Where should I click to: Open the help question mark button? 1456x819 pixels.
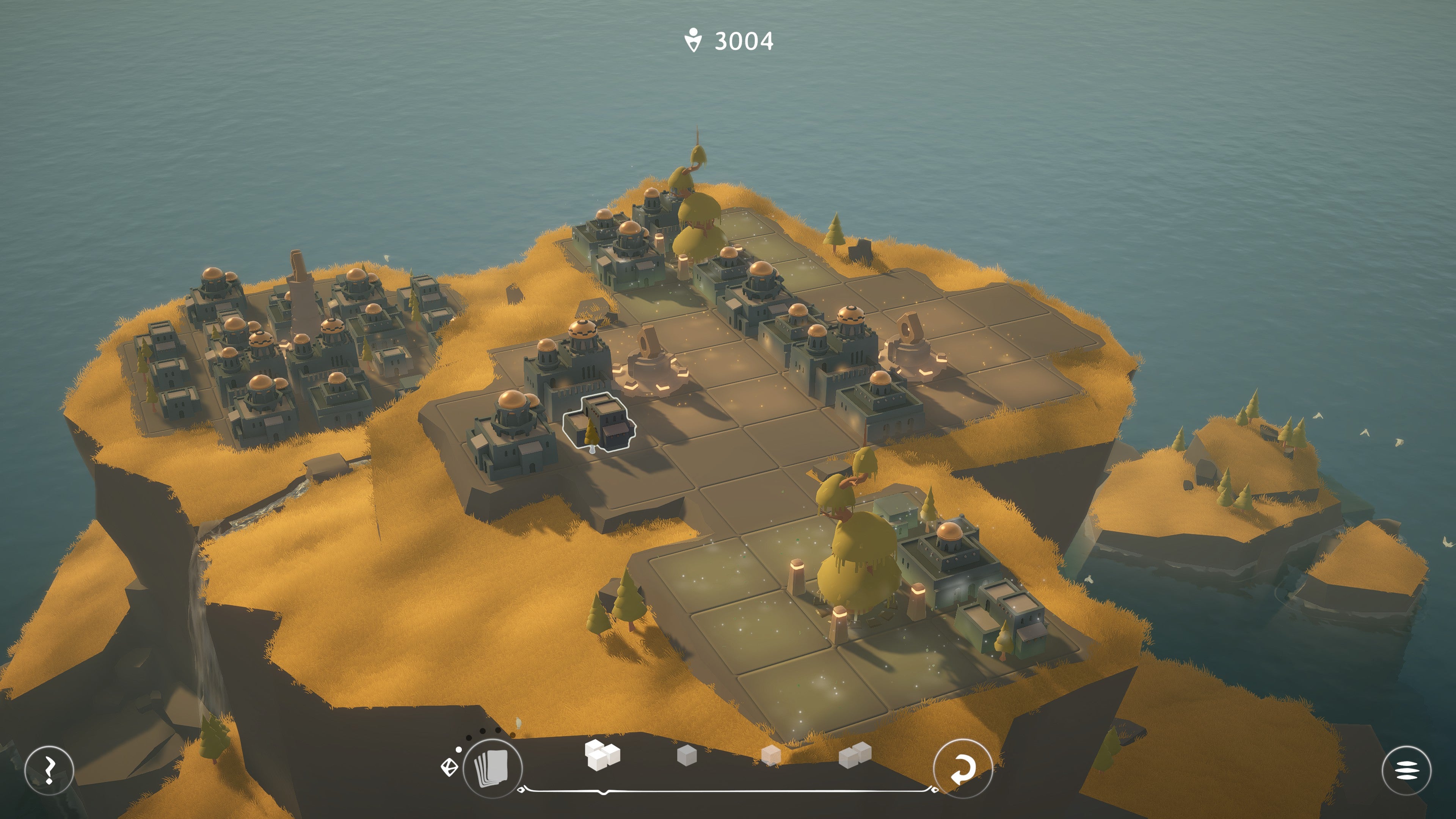pos(49,770)
